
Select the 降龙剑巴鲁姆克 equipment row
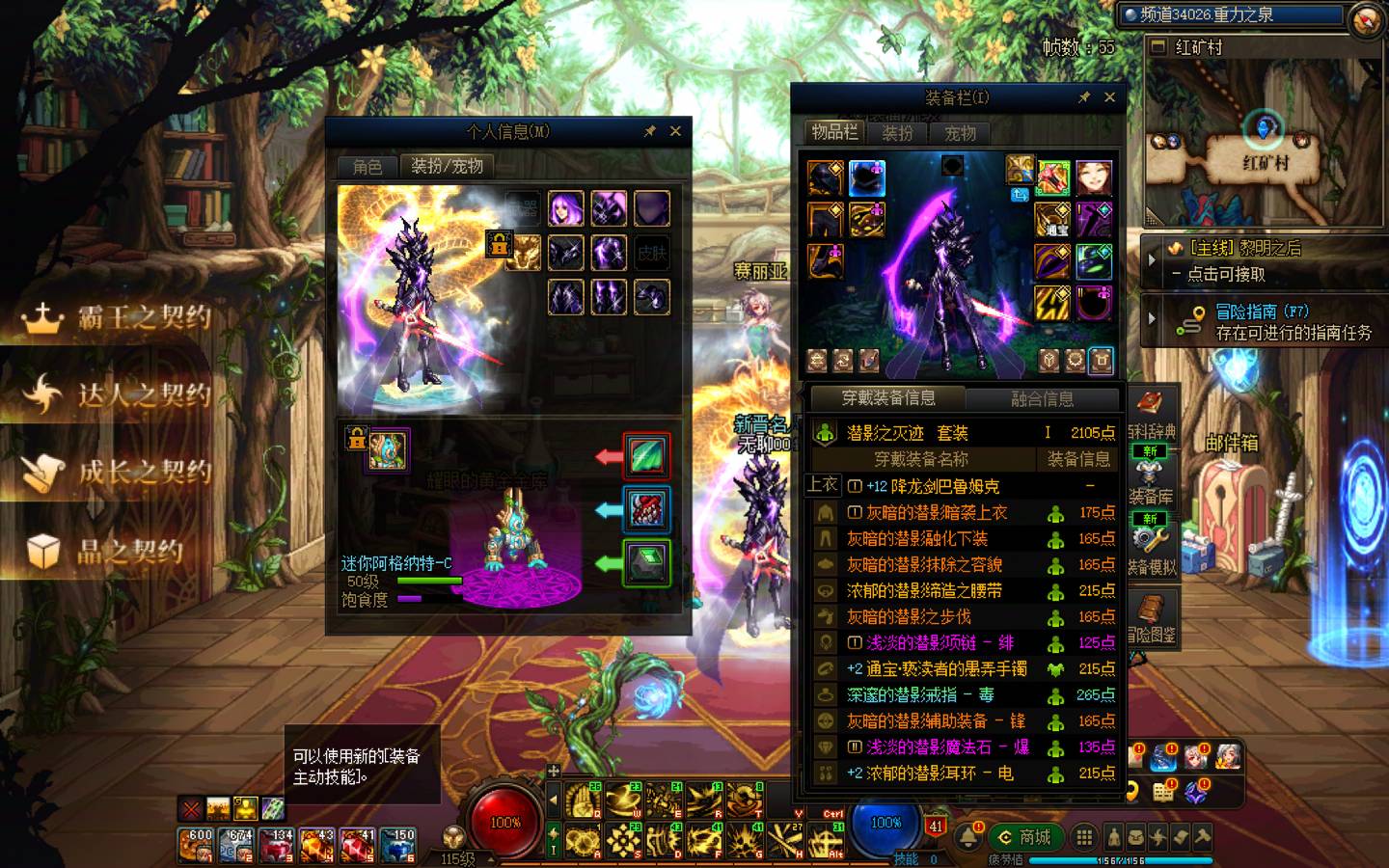(x=932, y=486)
